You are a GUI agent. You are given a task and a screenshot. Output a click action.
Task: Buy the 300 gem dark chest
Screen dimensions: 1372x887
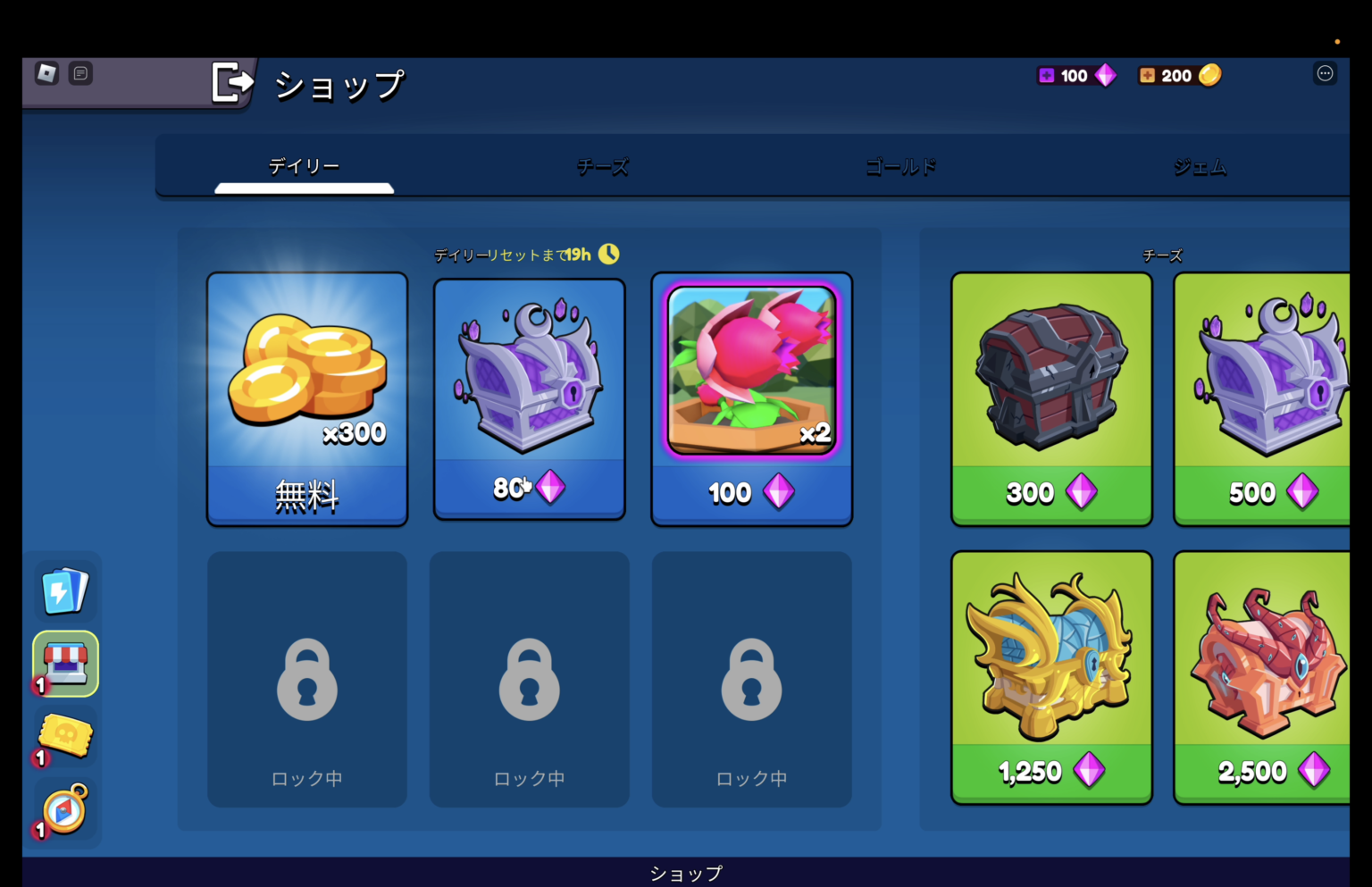1050,399
